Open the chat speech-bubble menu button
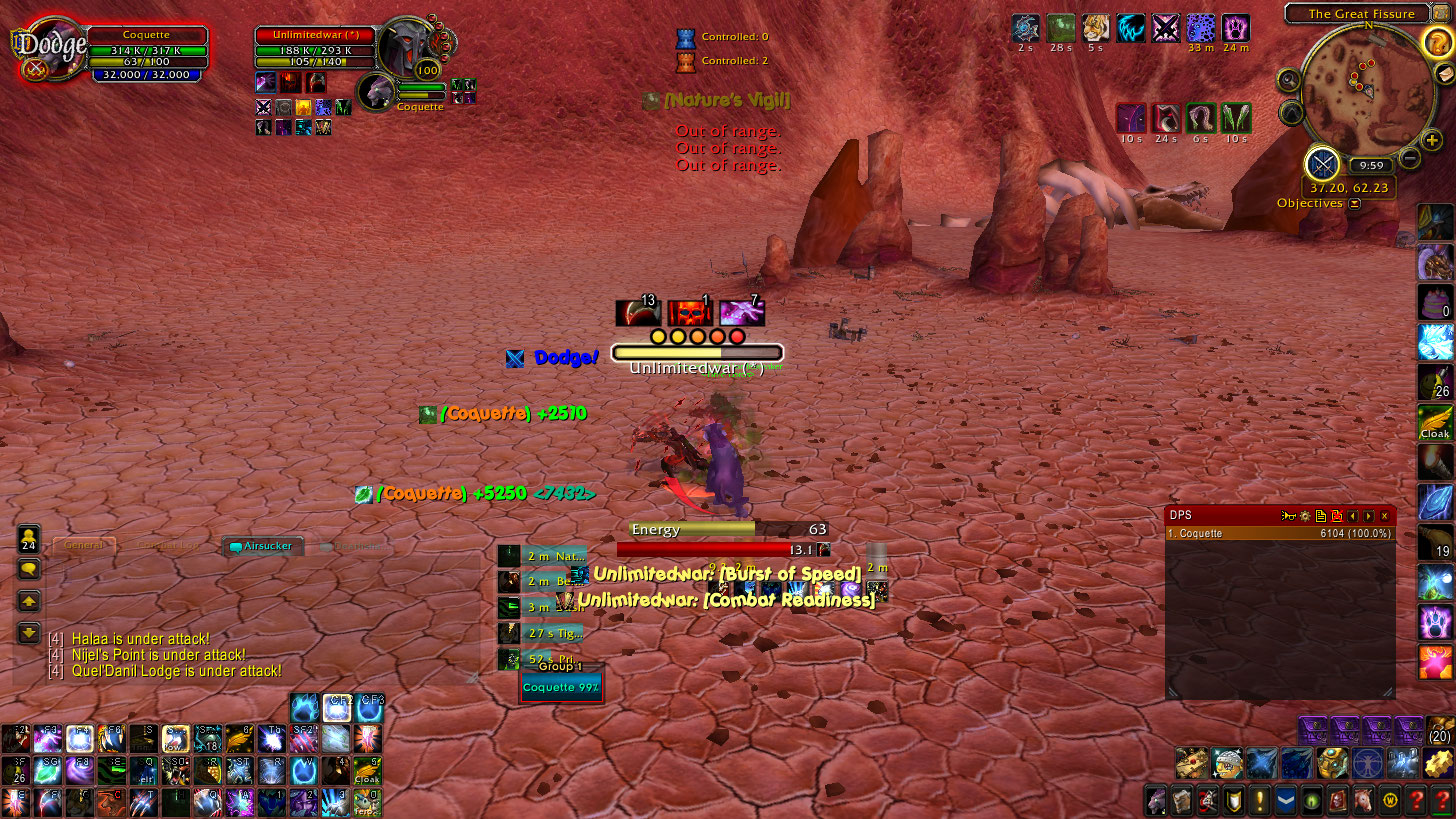The image size is (1456, 819). [29, 569]
